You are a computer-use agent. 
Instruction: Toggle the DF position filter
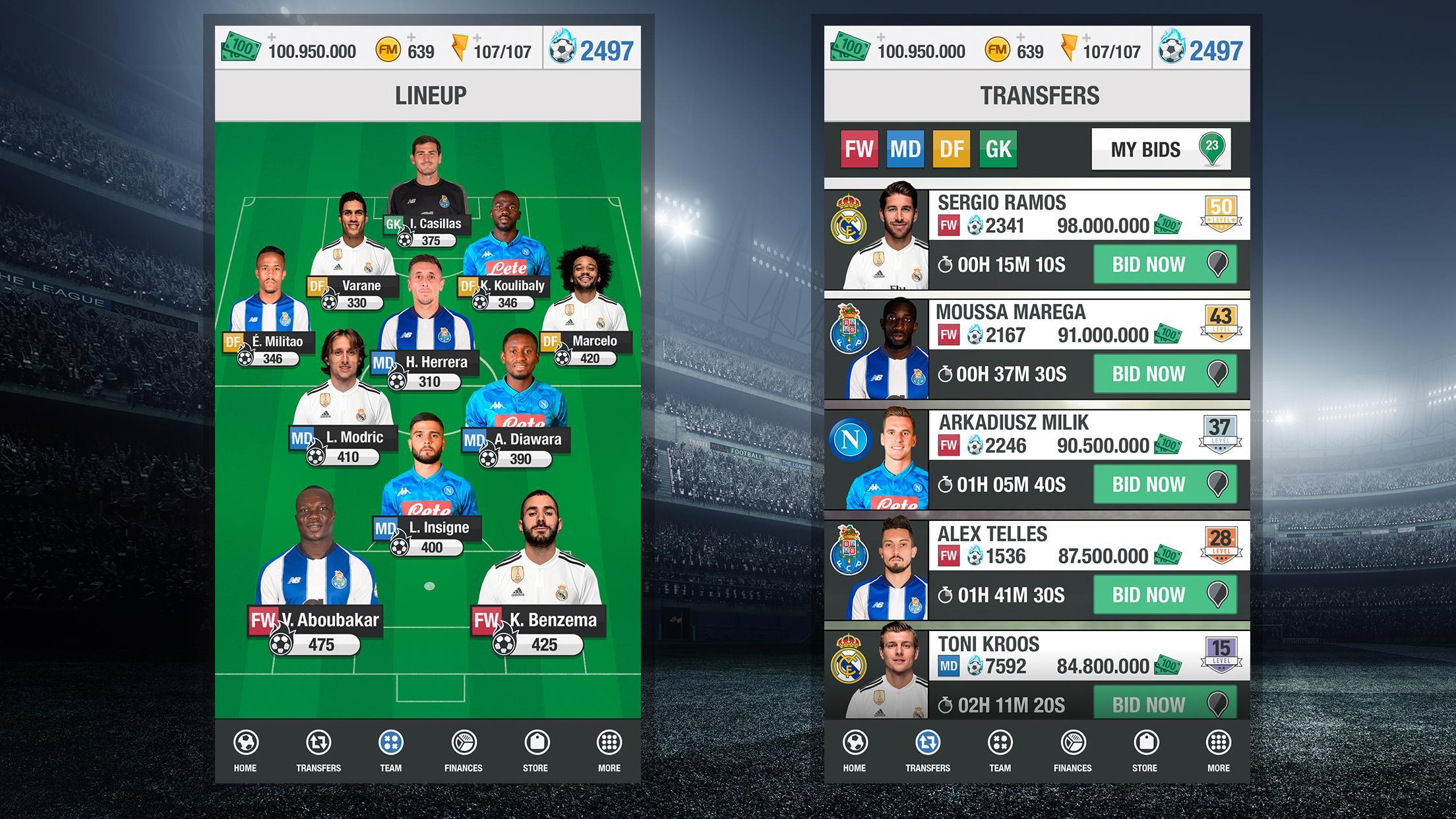coord(951,148)
